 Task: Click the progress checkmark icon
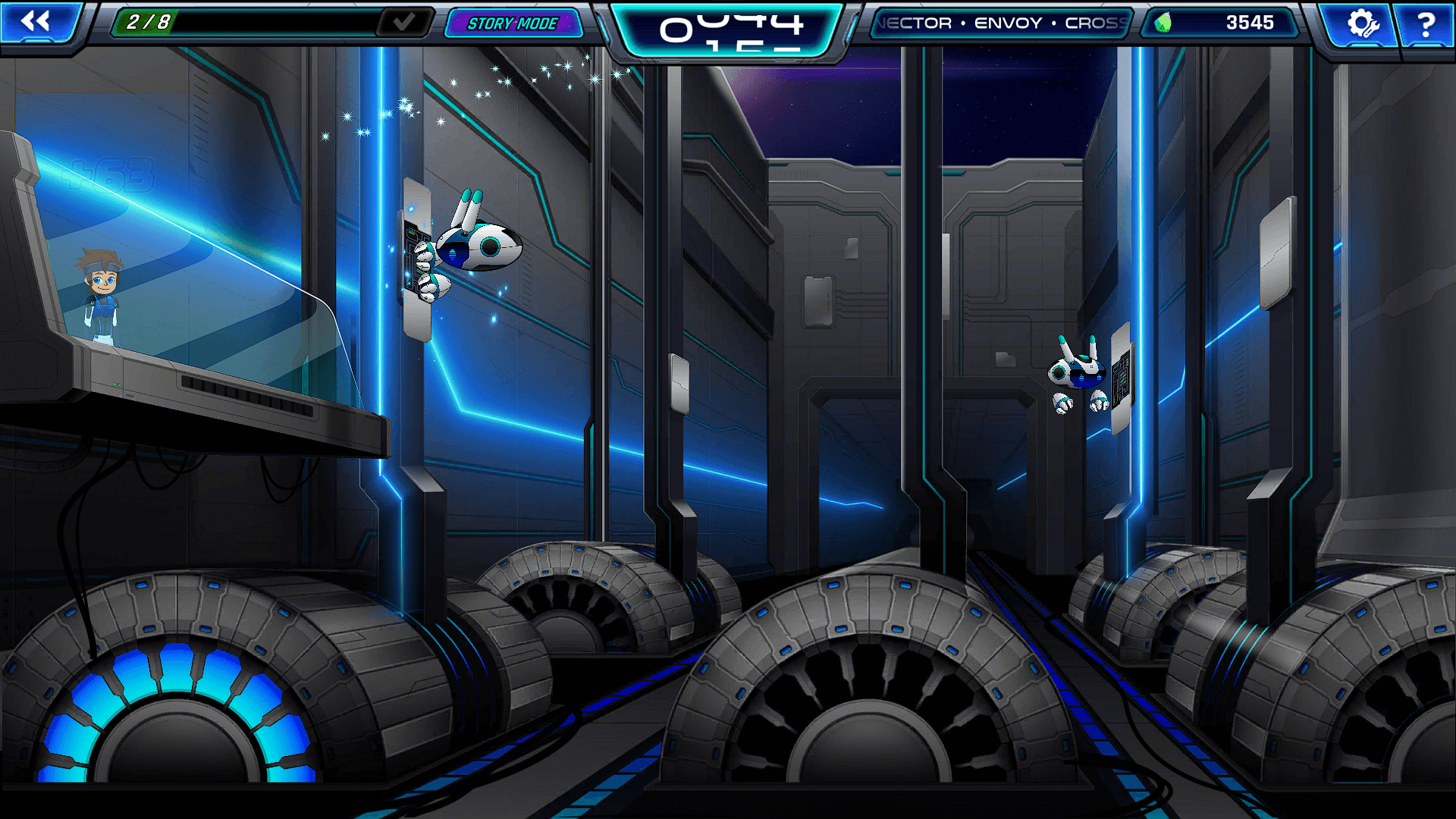(x=404, y=22)
